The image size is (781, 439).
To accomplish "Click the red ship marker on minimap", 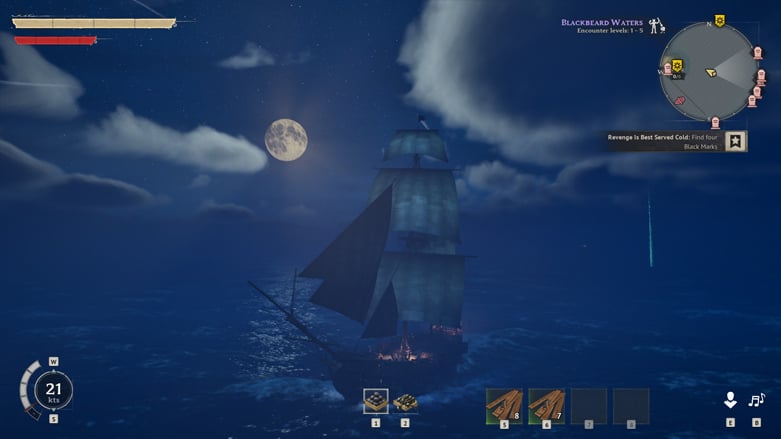I will (x=680, y=100).
